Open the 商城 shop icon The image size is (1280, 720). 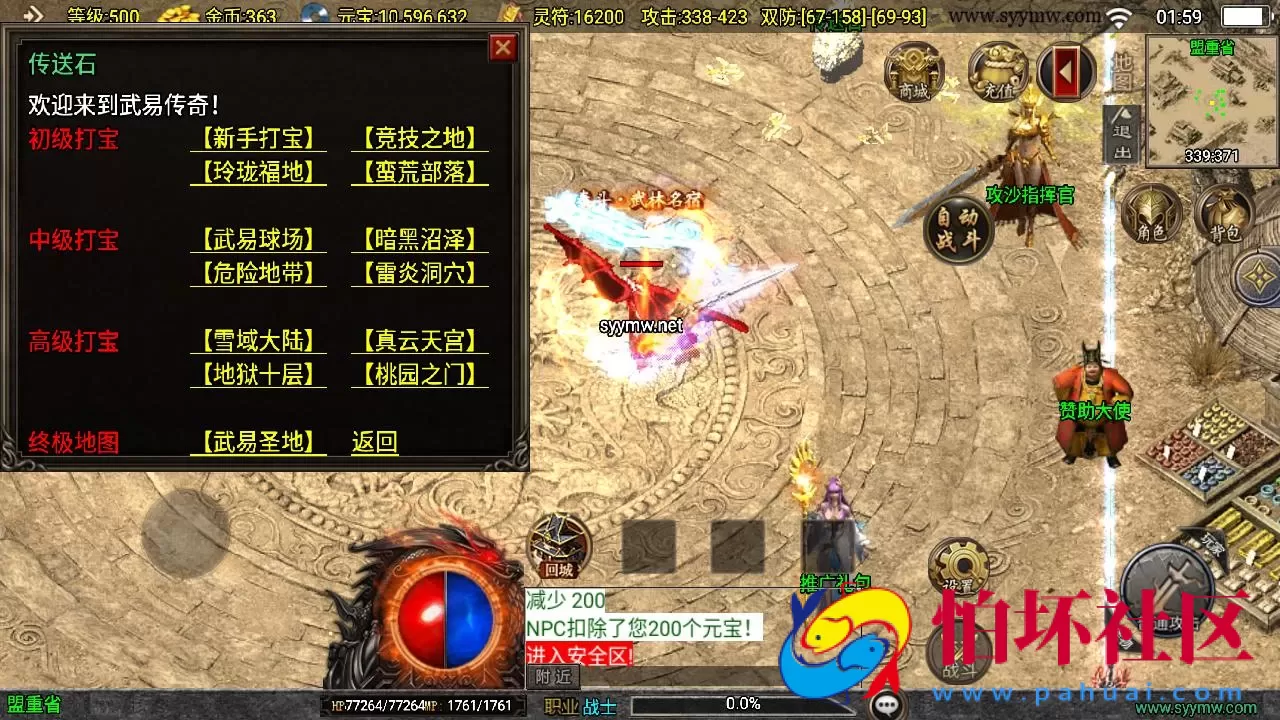click(x=915, y=75)
